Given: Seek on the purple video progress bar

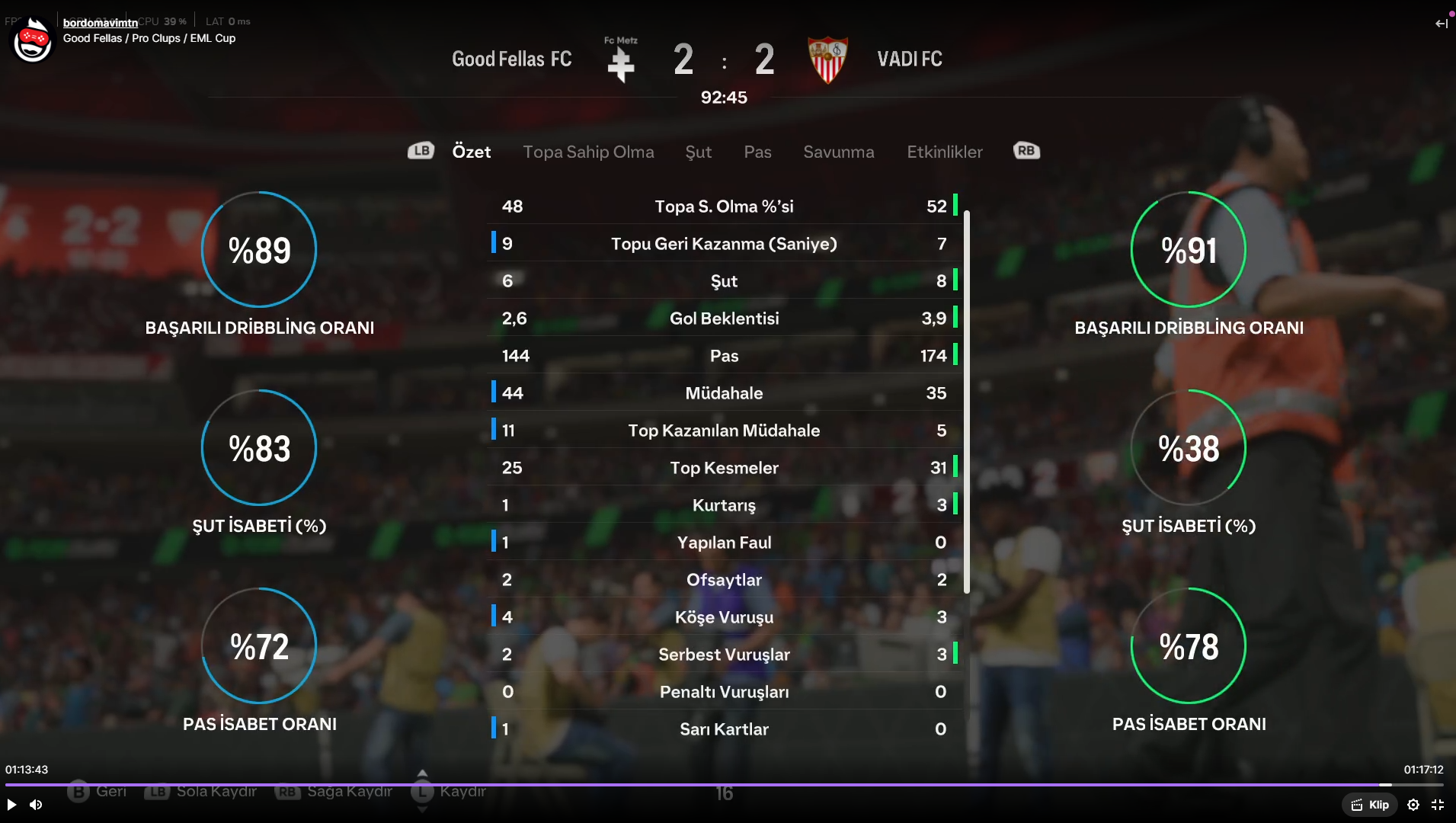Looking at the screenshot, I should (686, 784).
